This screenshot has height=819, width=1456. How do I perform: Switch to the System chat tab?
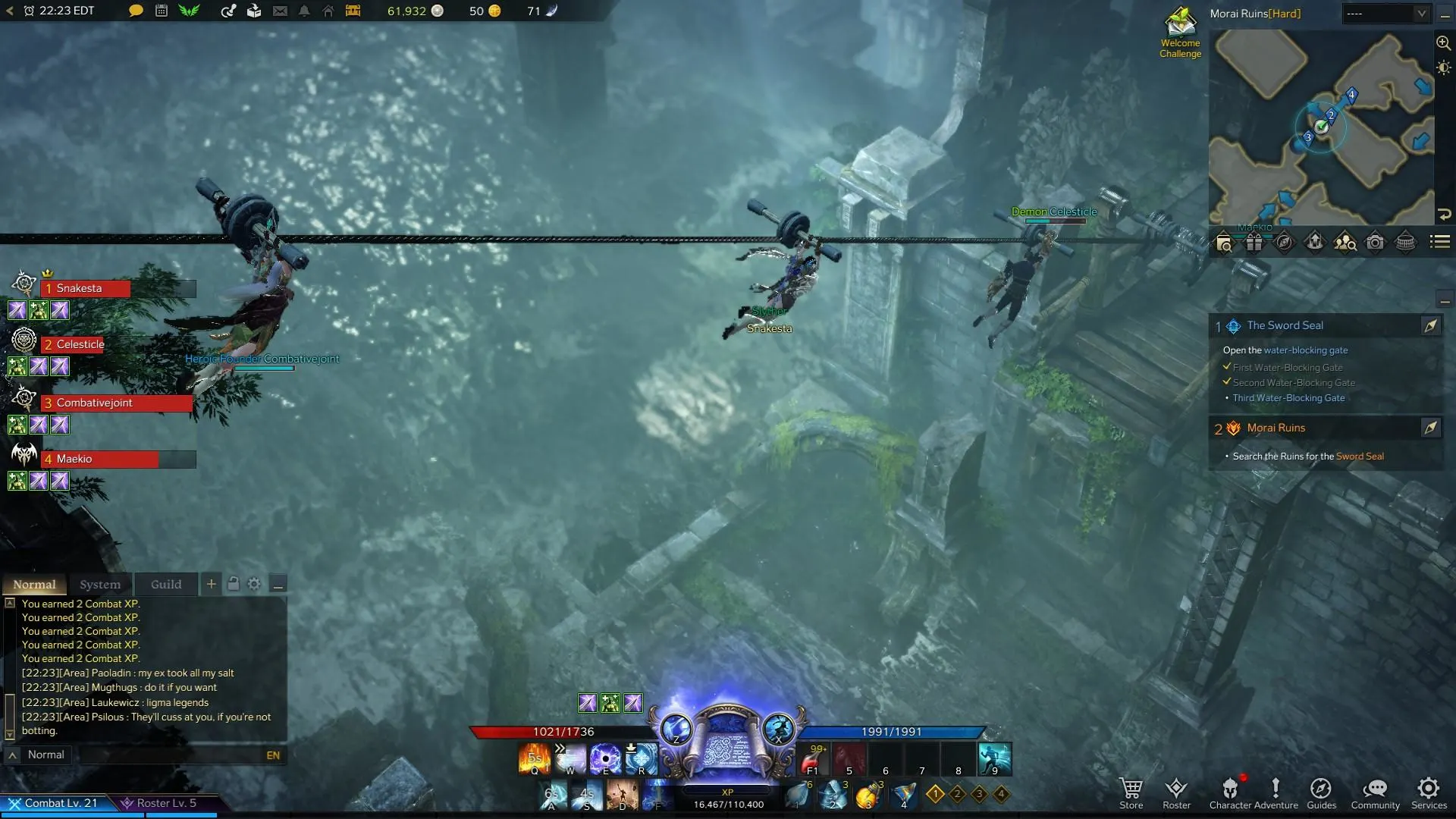click(100, 584)
